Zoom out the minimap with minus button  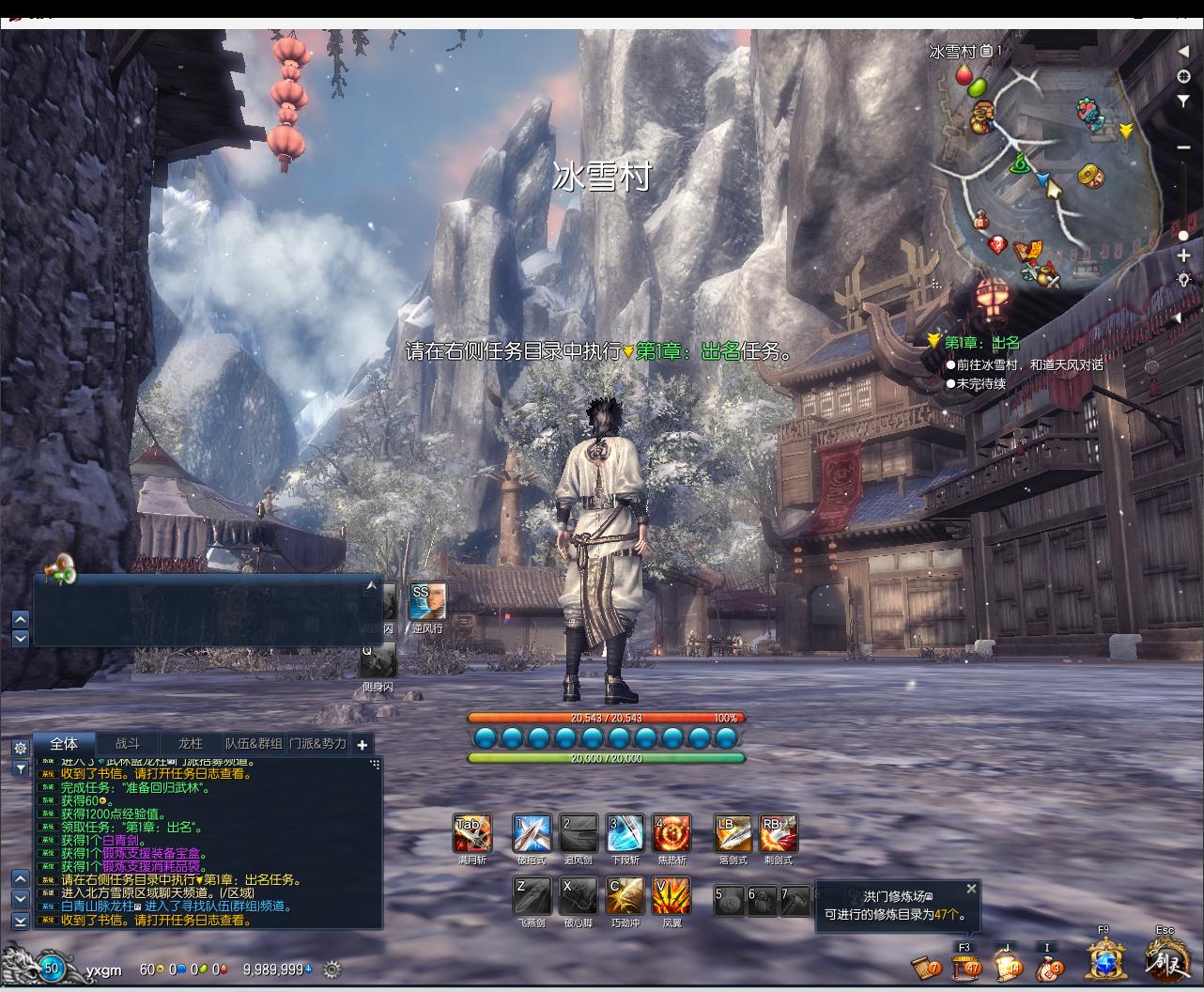click(x=1183, y=147)
